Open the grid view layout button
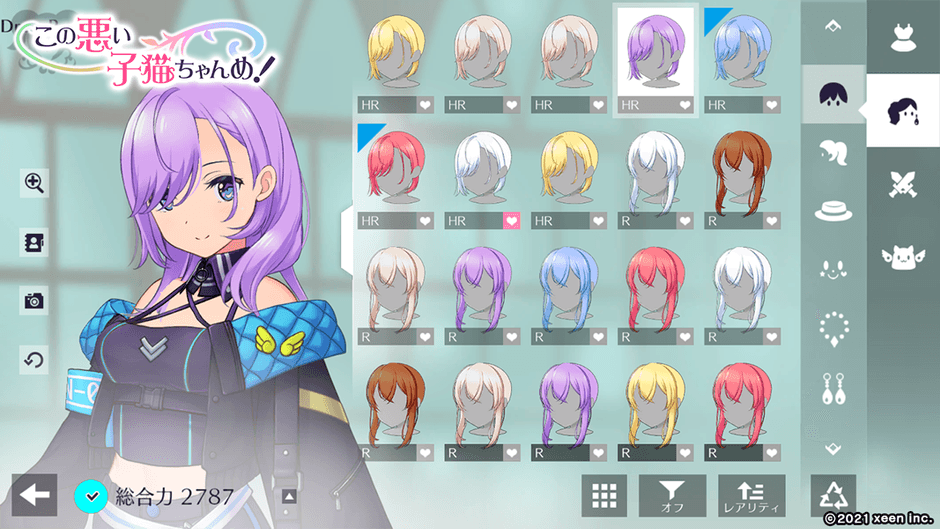 click(604, 494)
